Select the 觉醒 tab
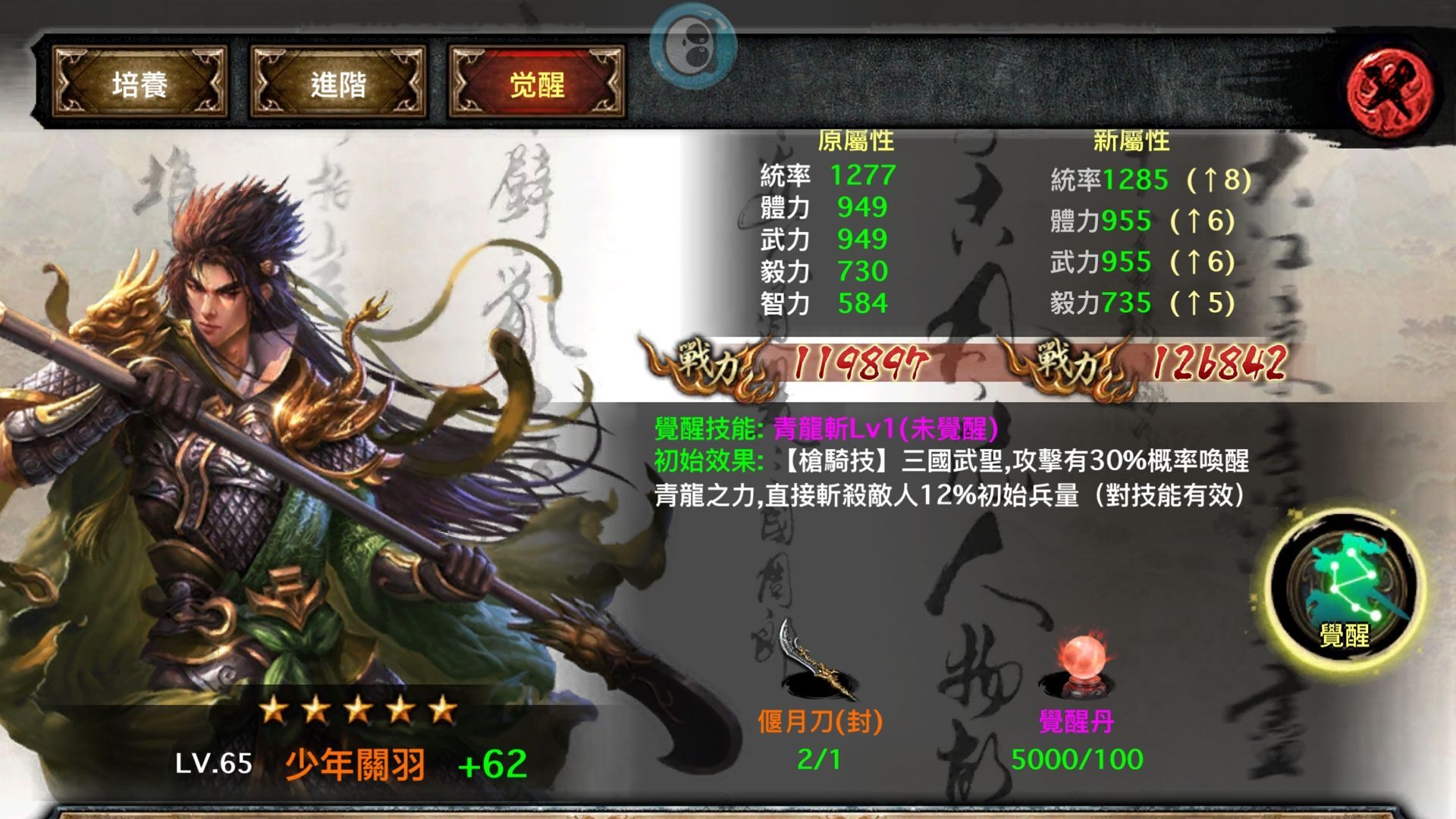Screen dimensions: 1456x819 [x=535, y=83]
